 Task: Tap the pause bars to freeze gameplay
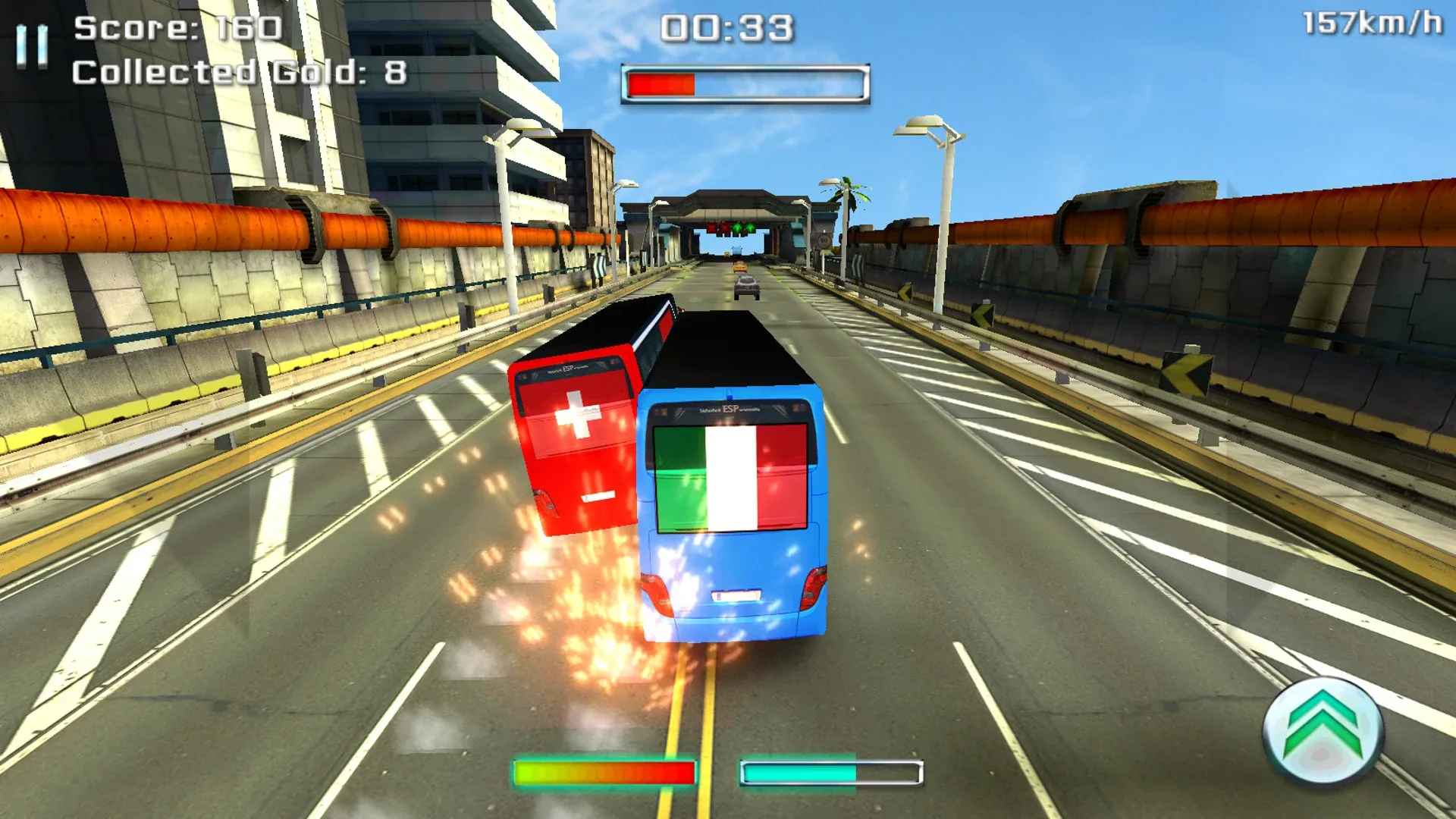[x=30, y=45]
